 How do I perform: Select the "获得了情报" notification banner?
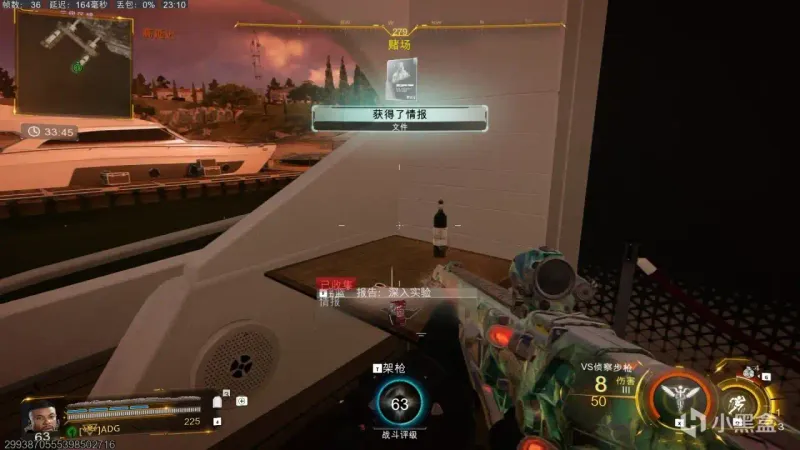[x=400, y=117]
